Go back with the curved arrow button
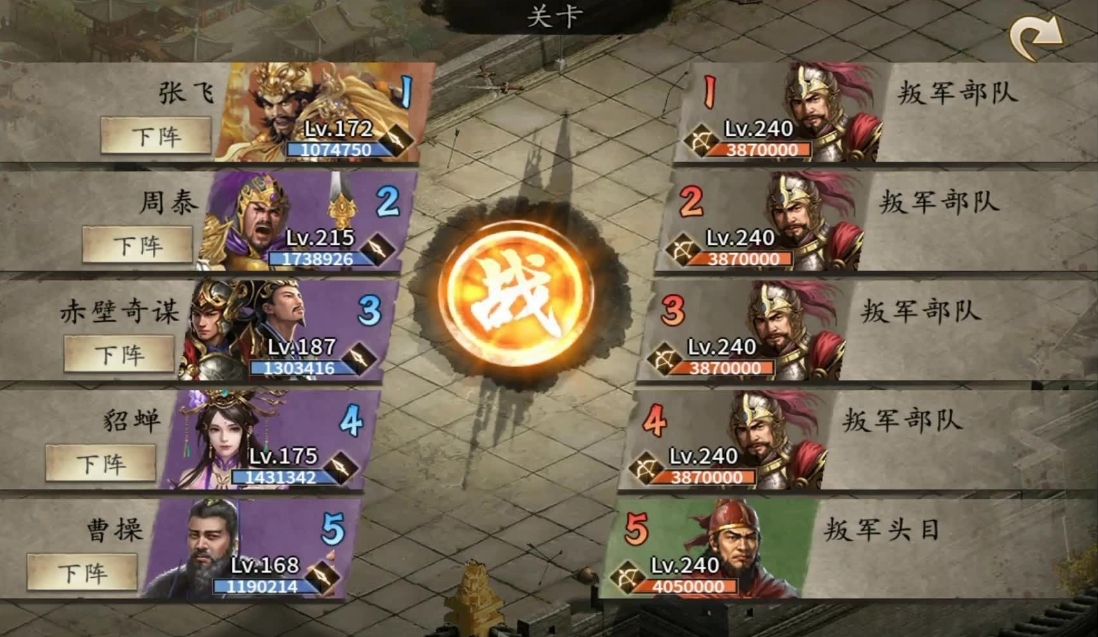This screenshot has width=1098, height=637. point(1036,39)
